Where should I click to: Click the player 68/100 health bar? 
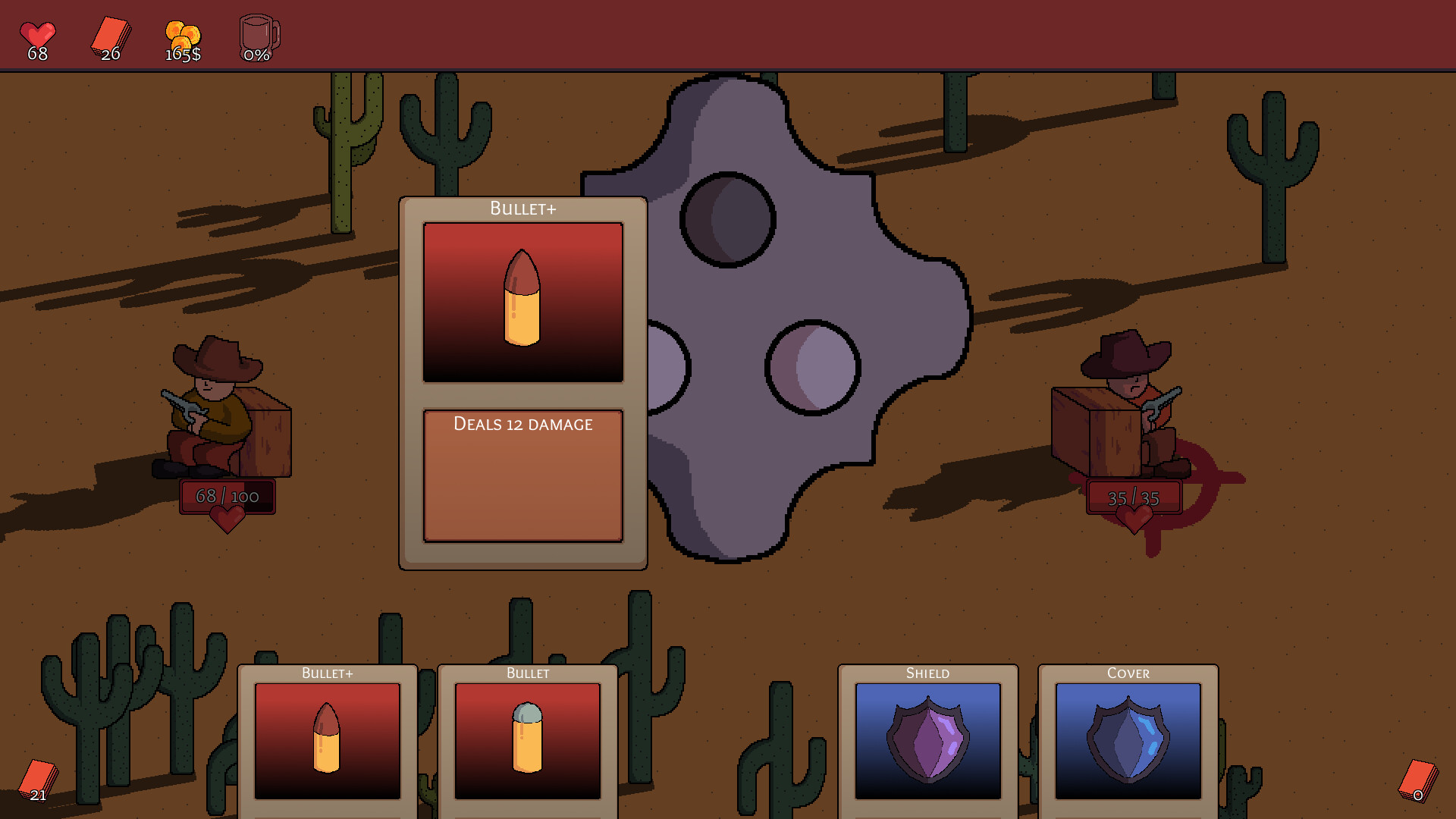(x=226, y=495)
